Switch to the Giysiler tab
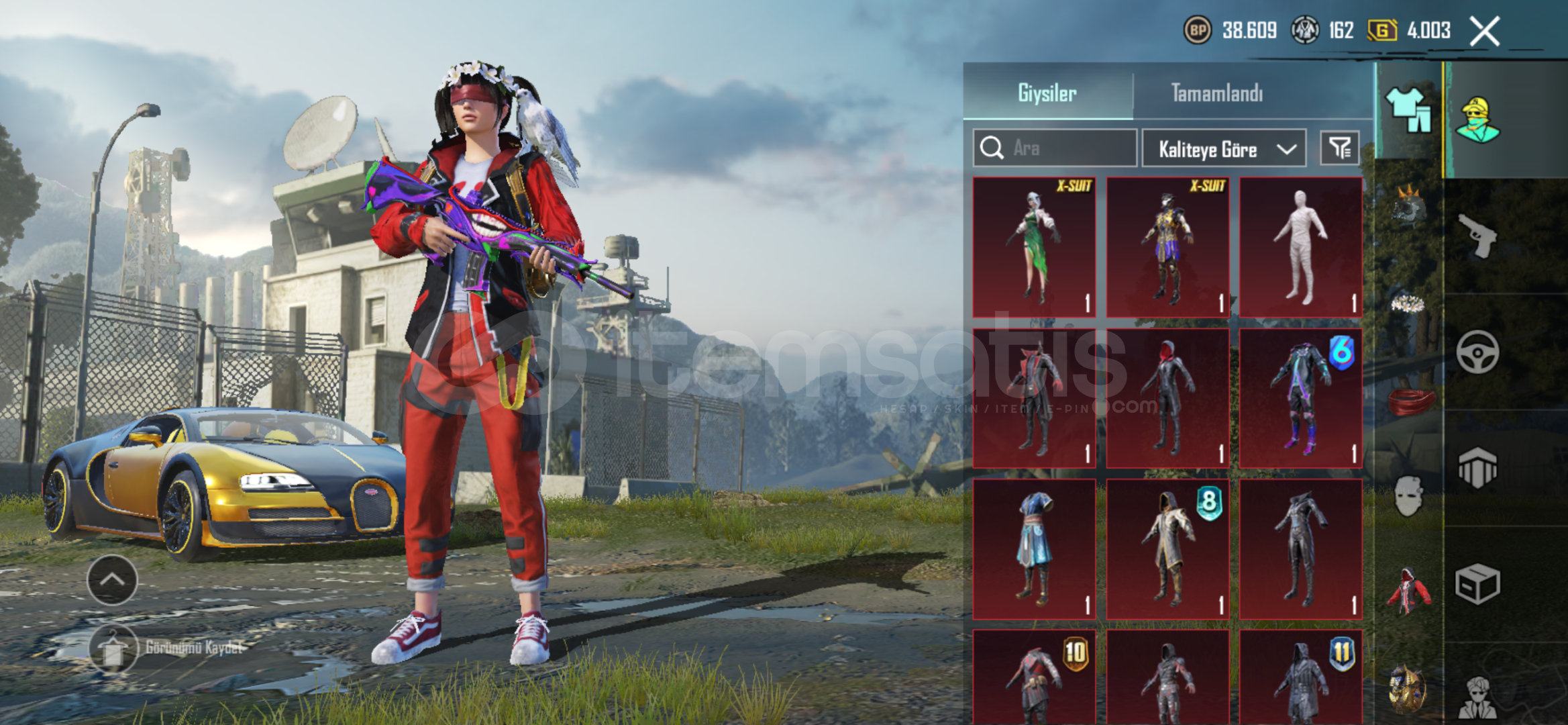Screen dimensions: 1568x725 click(1047, 93)
